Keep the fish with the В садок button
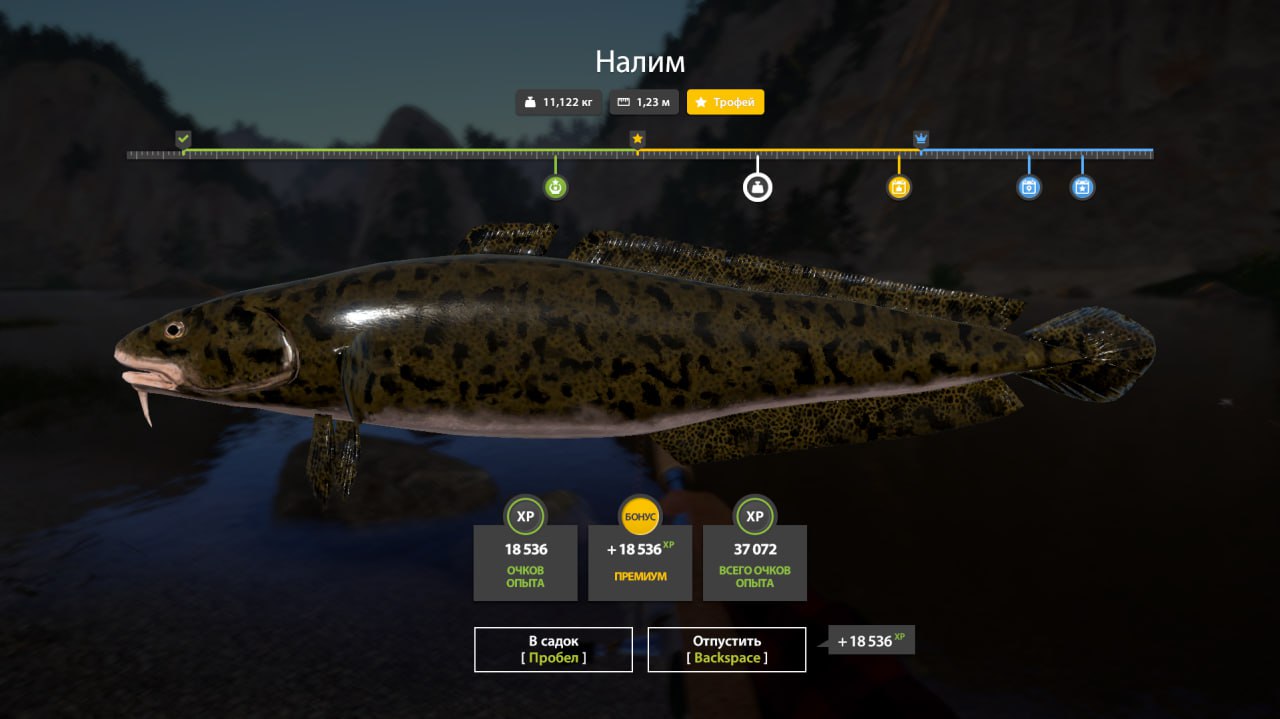The image size is (1280, 719). click(553, 649)
